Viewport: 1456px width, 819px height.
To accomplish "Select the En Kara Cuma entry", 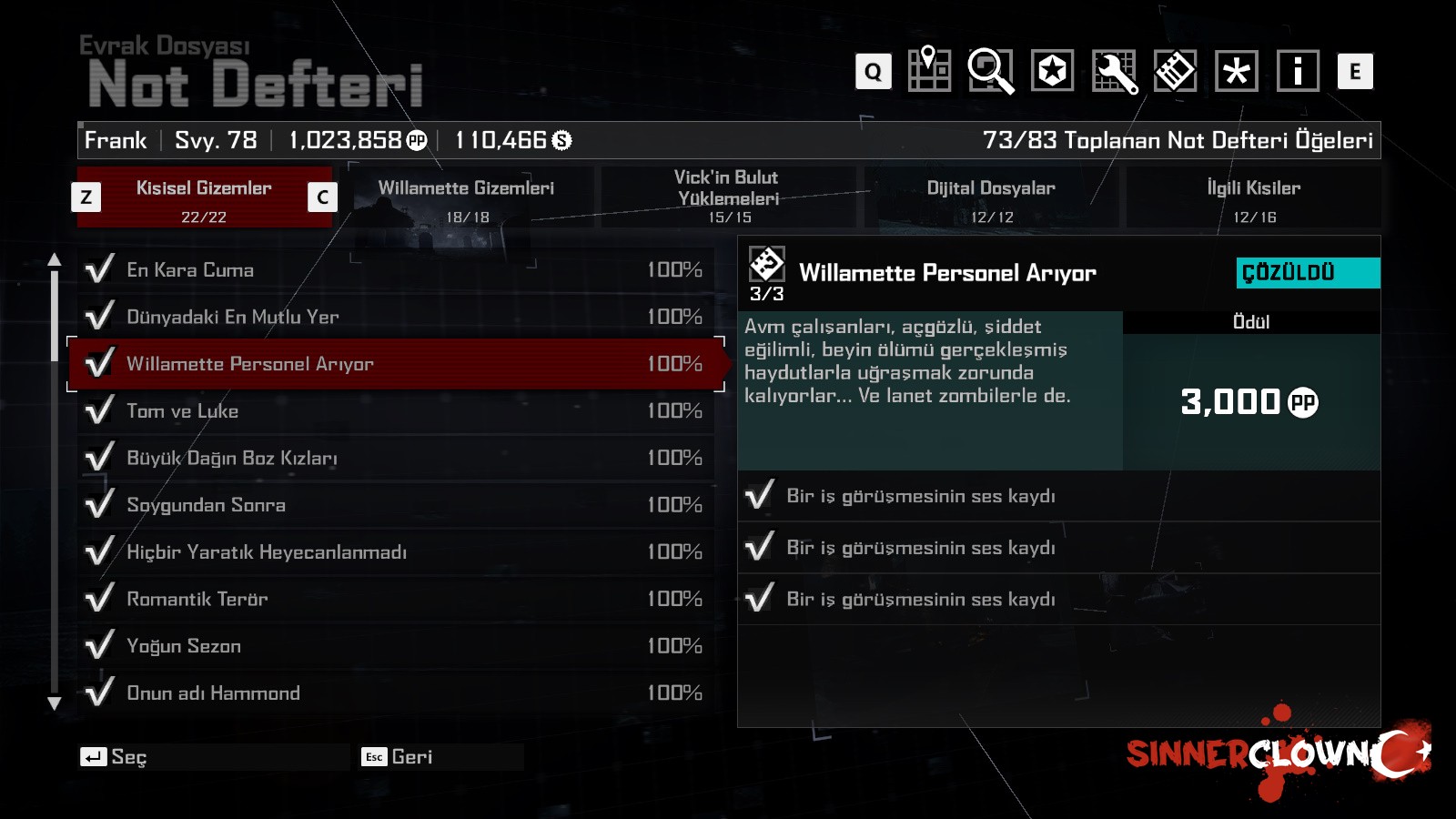I will [x=391, y=270].
